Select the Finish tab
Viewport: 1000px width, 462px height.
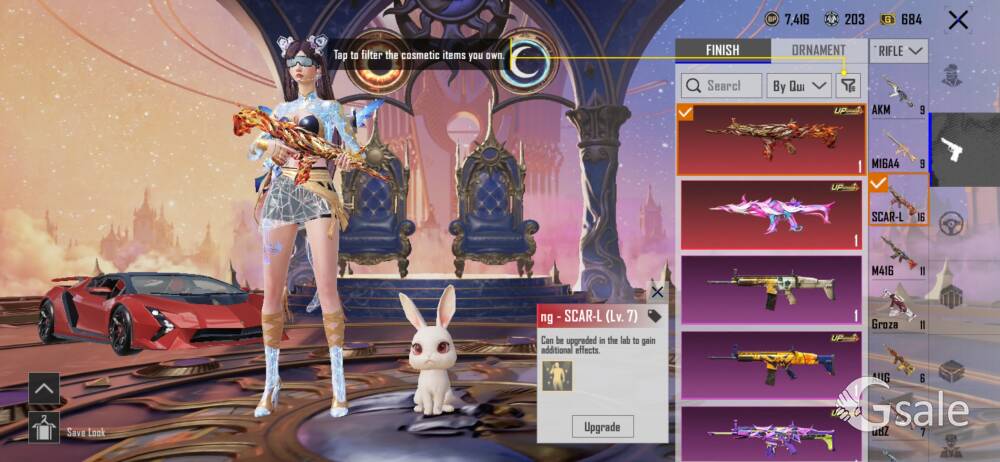click(x=722, y=50)
